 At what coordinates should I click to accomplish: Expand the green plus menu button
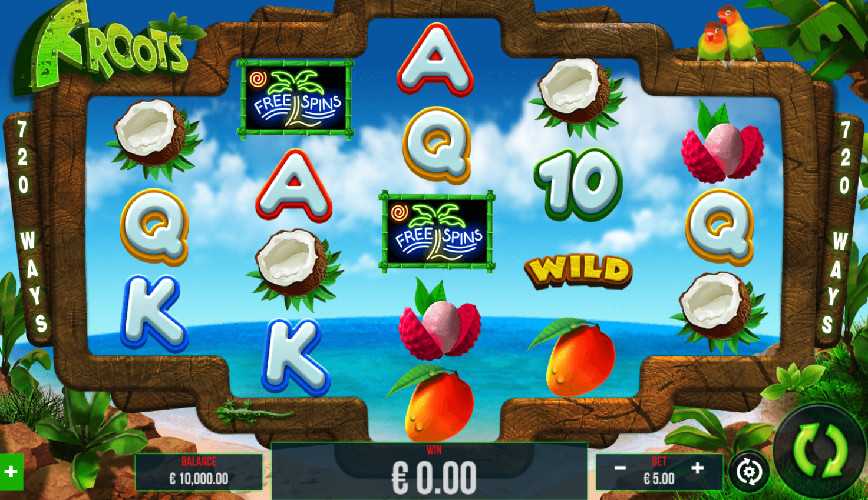[x=11, y=469]
